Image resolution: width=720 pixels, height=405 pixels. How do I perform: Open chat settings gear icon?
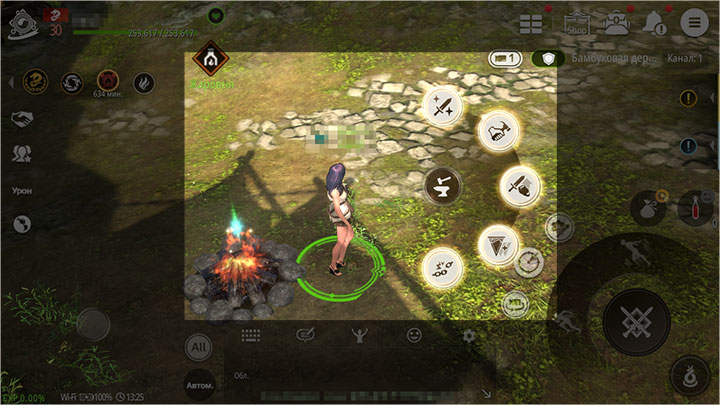(x=469, y=336)
